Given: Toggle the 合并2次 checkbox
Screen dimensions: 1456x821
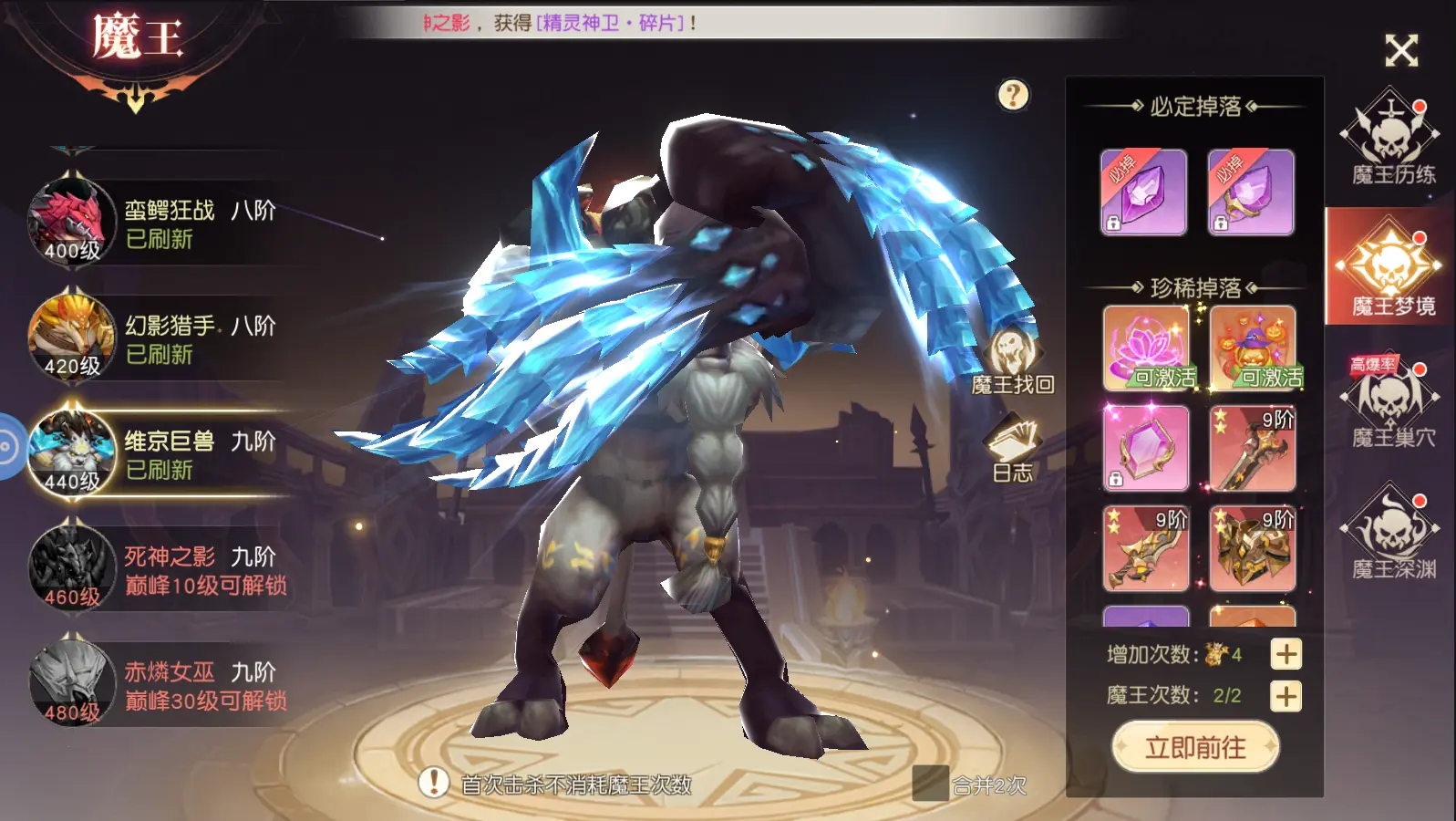Looking at the screenshot, I should pos(930,784).
